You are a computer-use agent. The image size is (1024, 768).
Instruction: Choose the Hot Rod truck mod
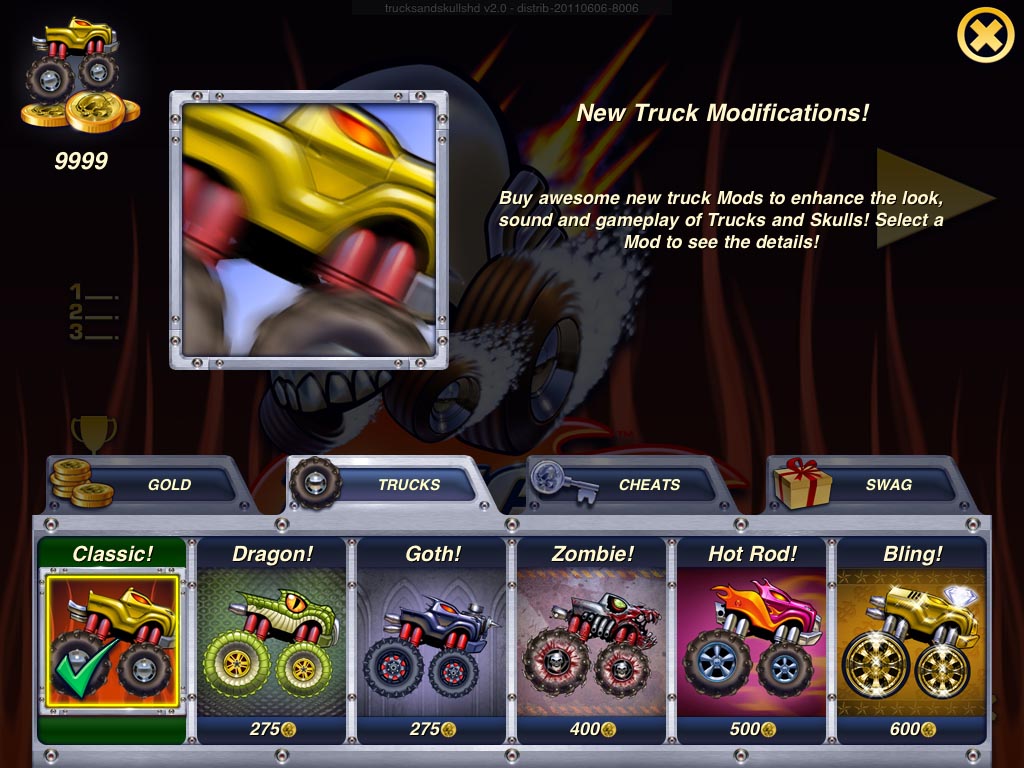[x=752, y=640]
